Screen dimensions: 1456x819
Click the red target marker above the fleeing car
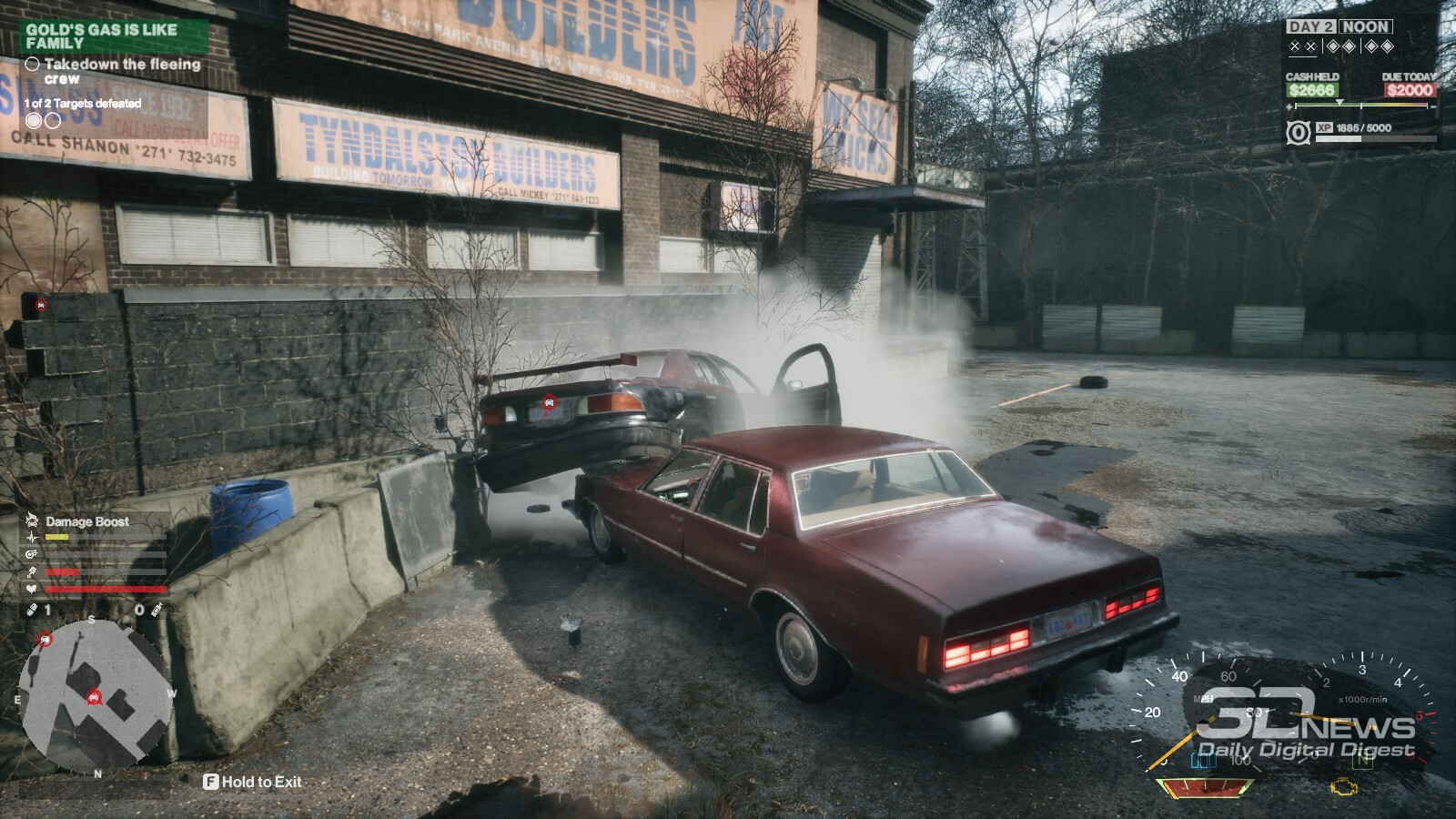[x=549, y=401]
